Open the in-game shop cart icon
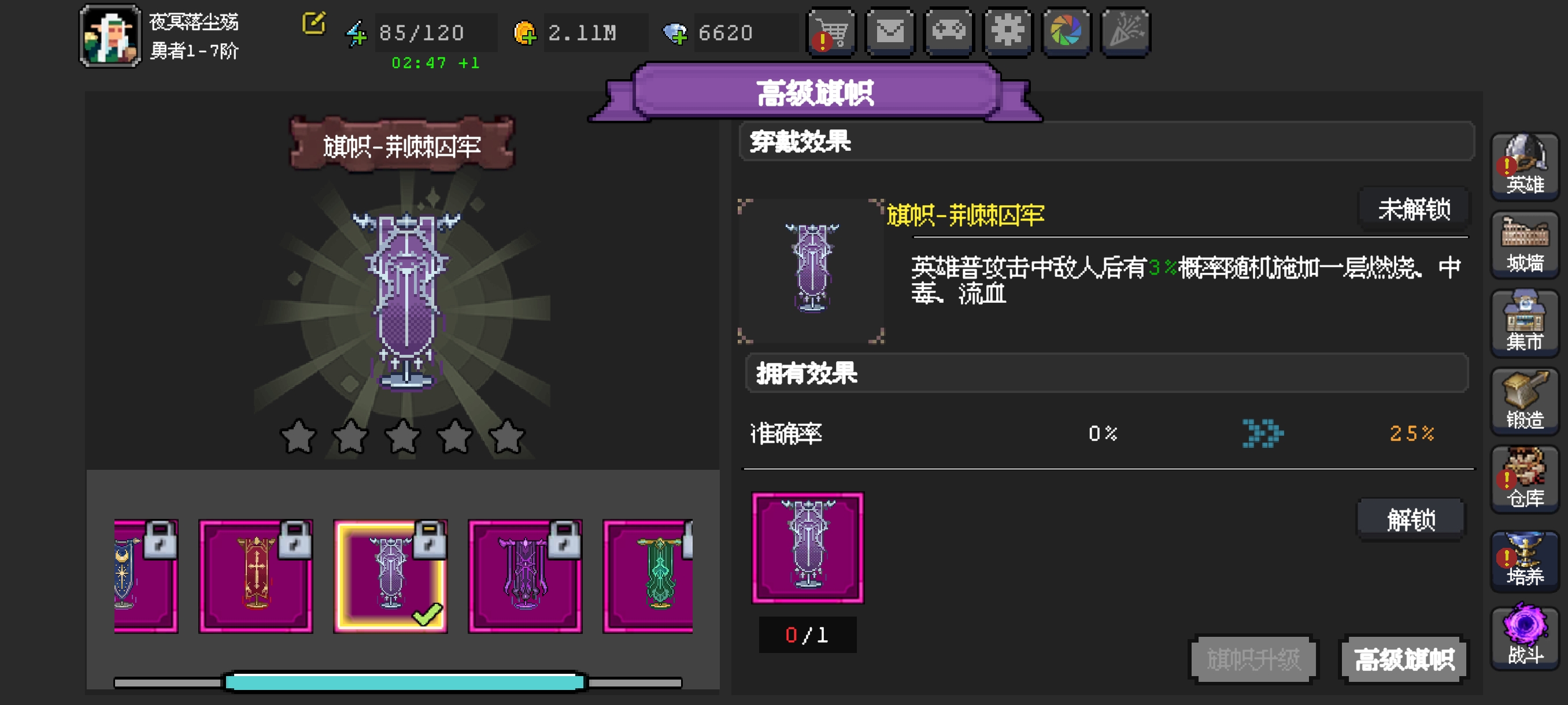This screenshot has height=705, width=1568. pos(831,33)
